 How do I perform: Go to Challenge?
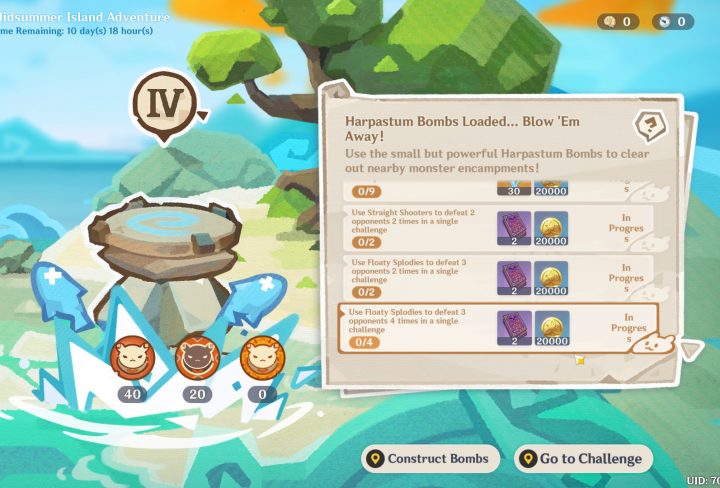583,459
